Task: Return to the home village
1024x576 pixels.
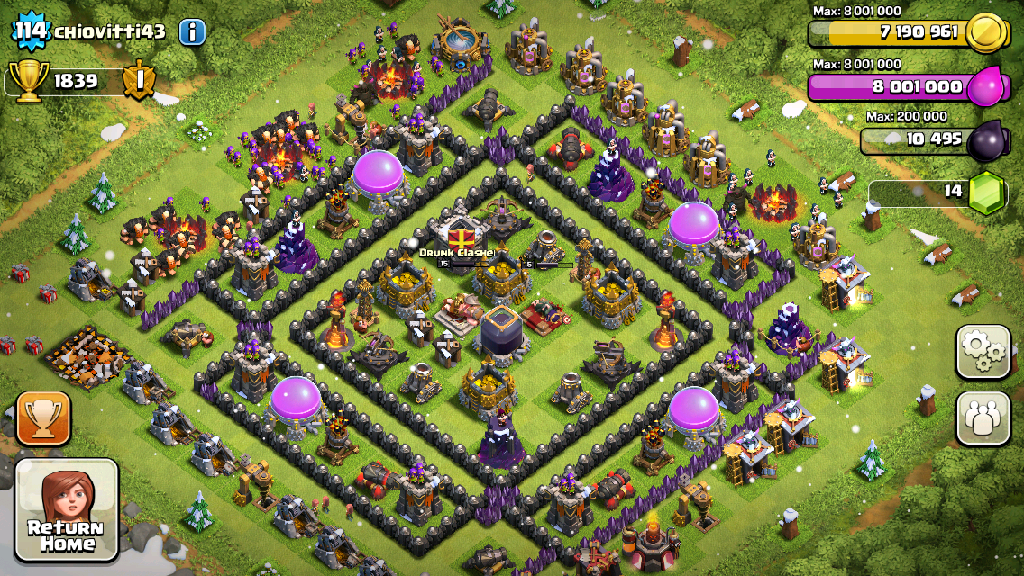Action: pos(67,509)
